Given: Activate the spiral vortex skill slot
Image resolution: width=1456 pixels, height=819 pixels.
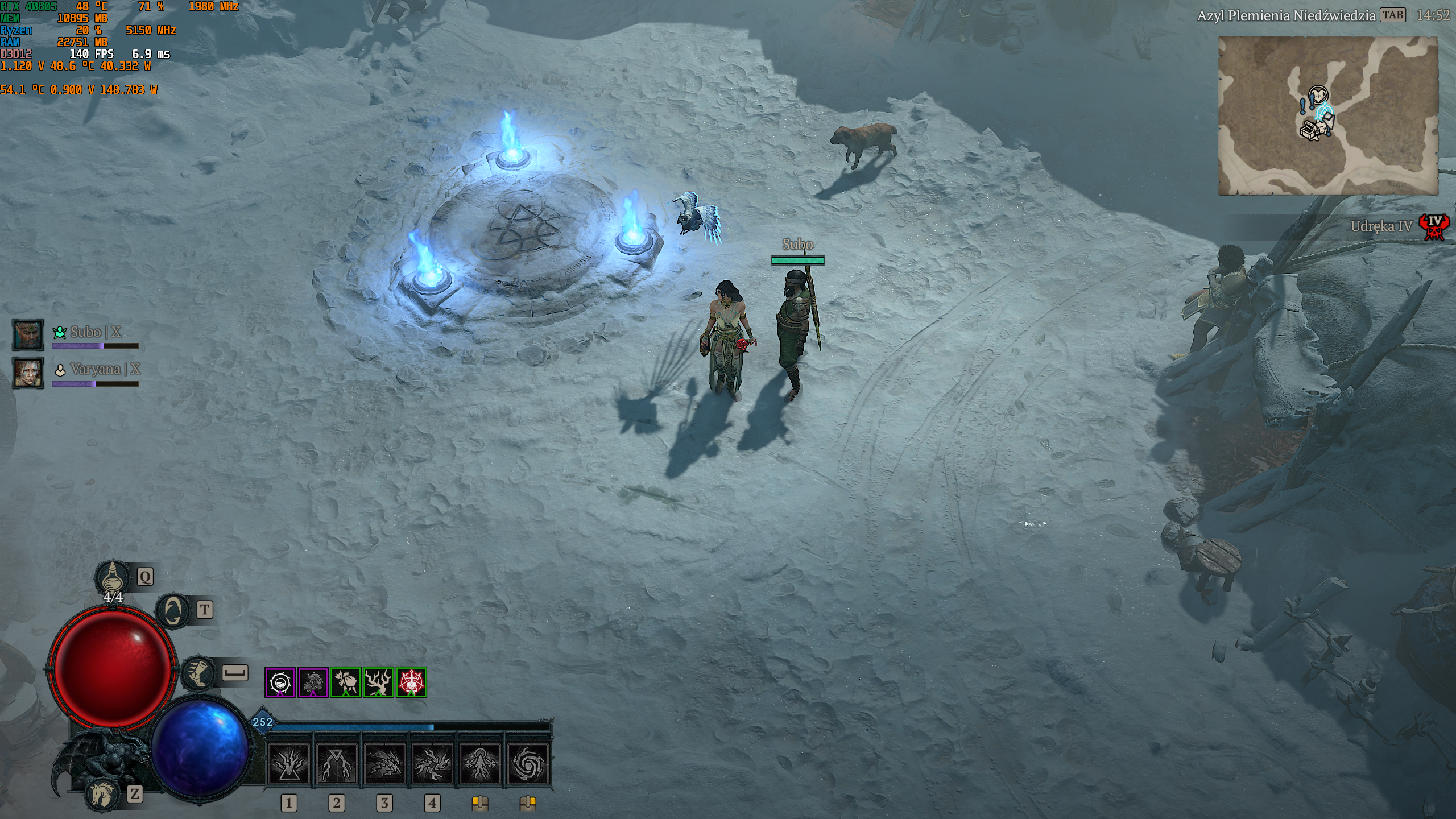Looking at the screenshot, I should pyautogui.click(x=528, y=763).
